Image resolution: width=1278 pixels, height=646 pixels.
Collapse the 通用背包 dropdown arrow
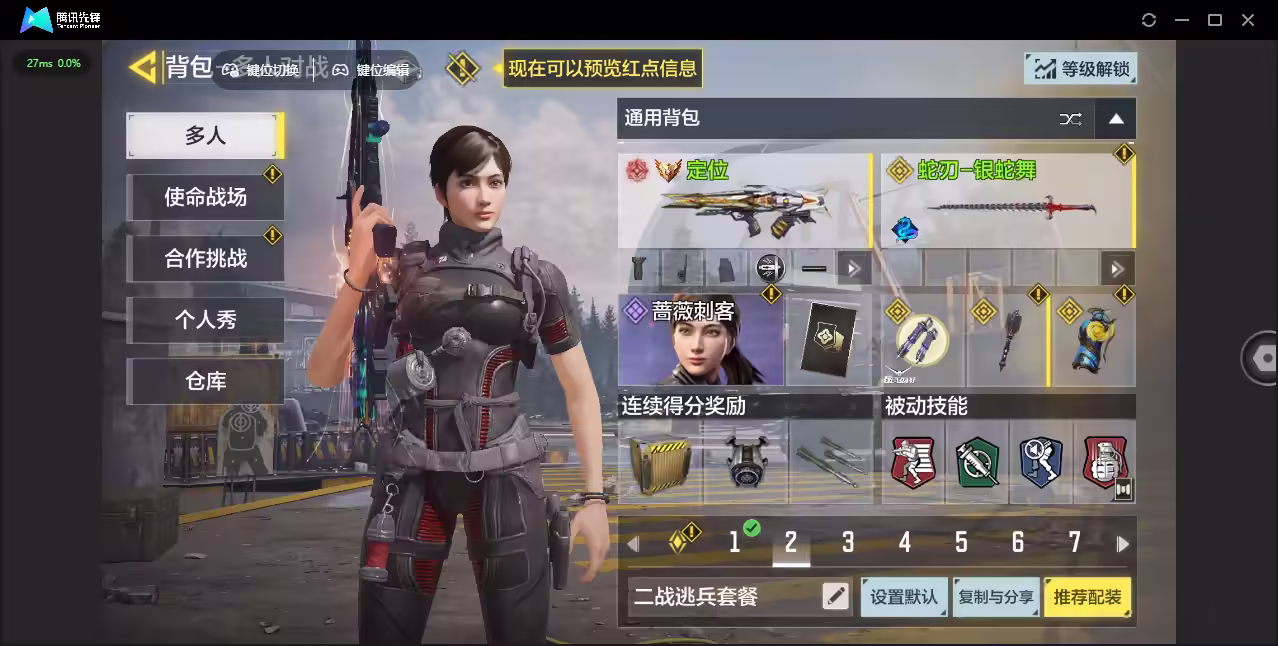click(1116, 119)
